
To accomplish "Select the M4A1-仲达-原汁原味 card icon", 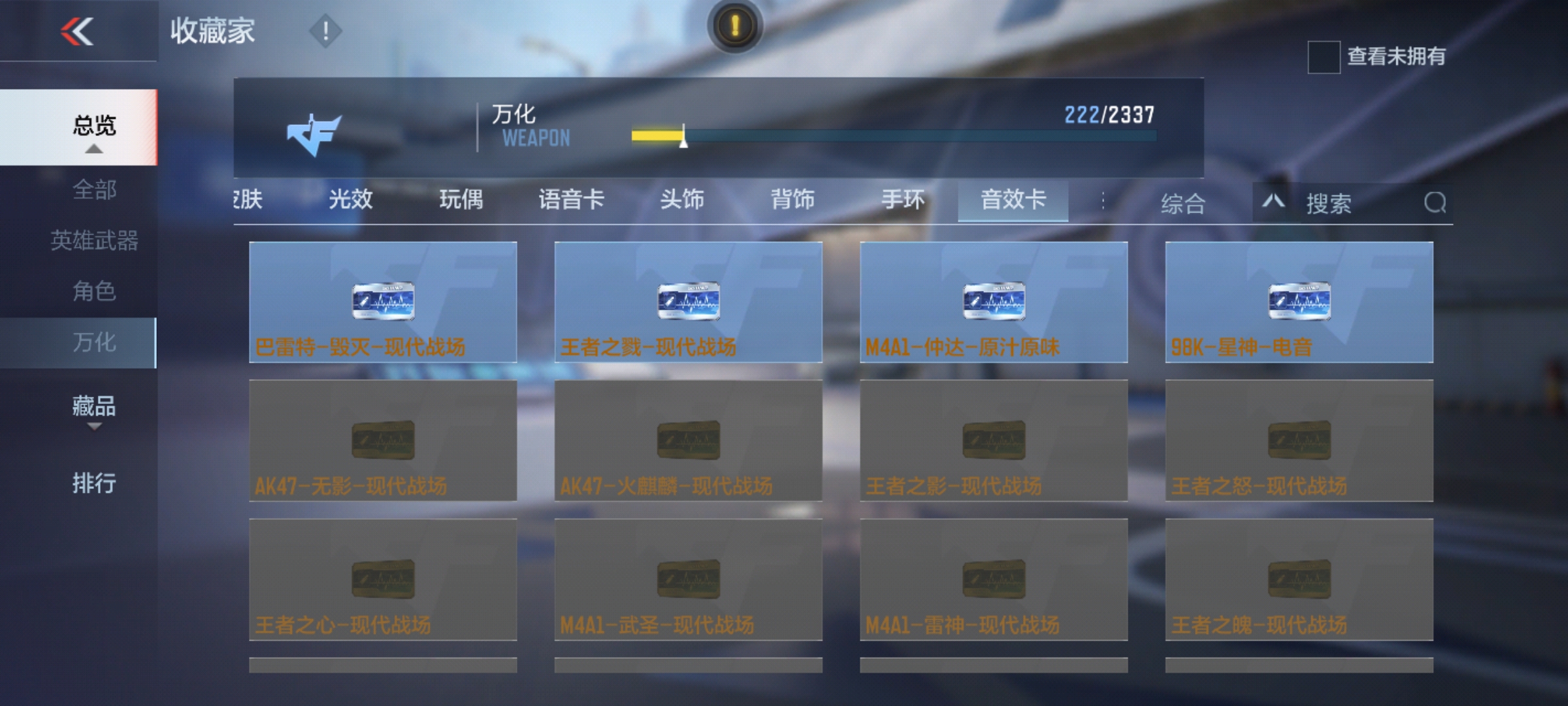I will [x=995, y=301].
